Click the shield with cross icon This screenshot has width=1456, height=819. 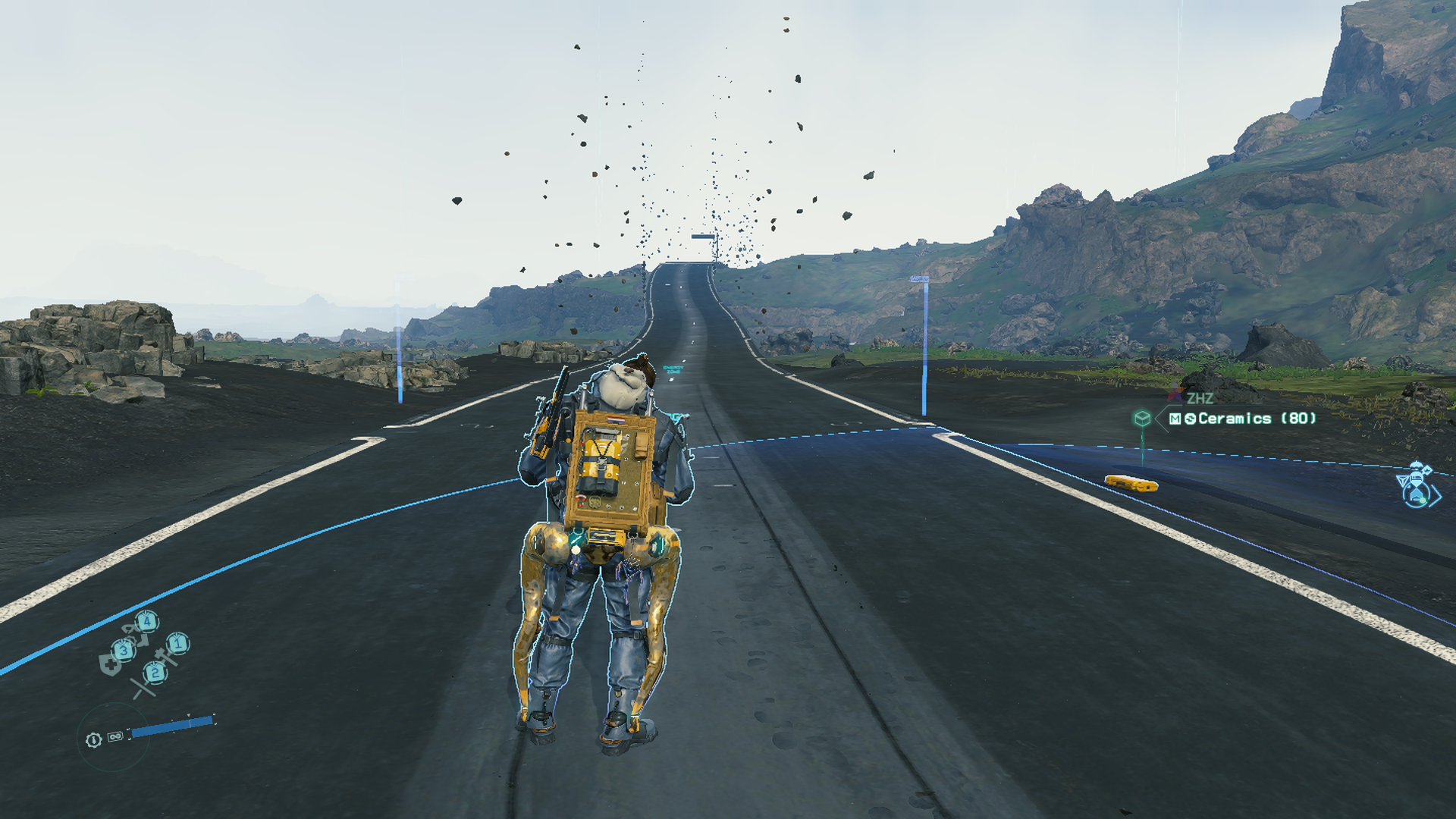109,665
